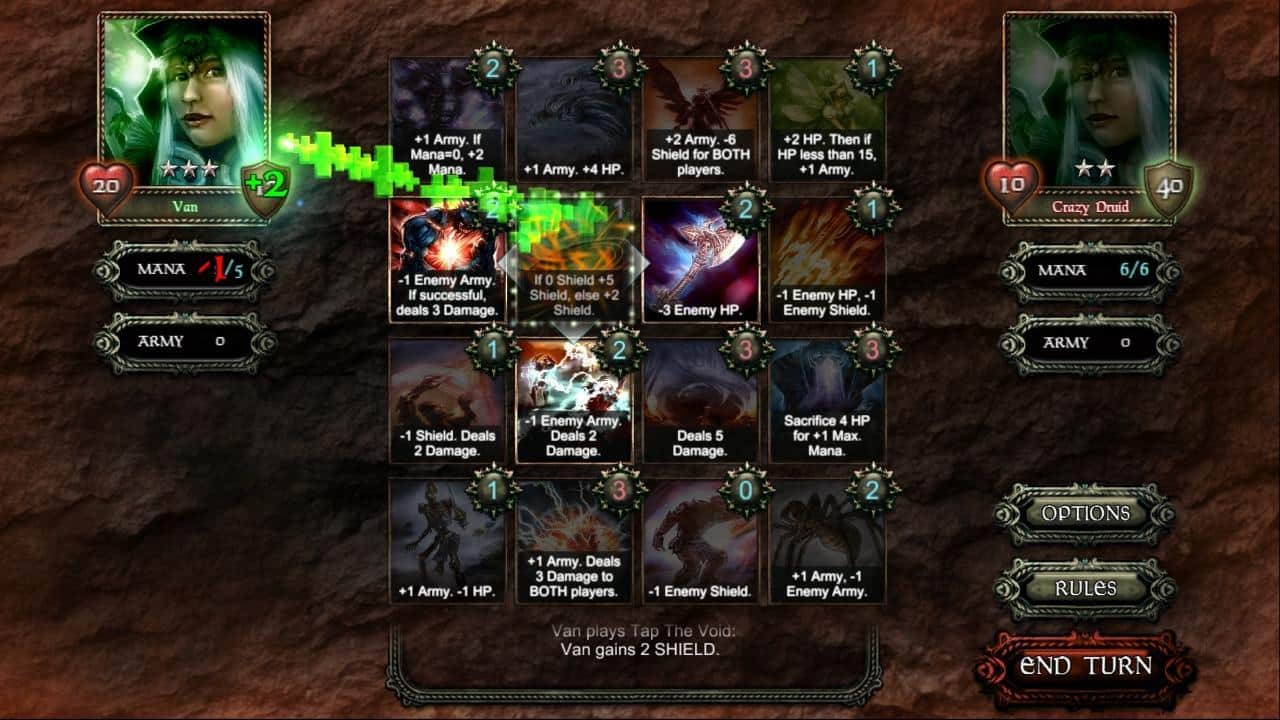Image resolution: width=1280 pixels, height=720 pixels.
Task: Select the '+1 Army, -1 Enemy Army.' spider card
Action: [x=827, y=540]
